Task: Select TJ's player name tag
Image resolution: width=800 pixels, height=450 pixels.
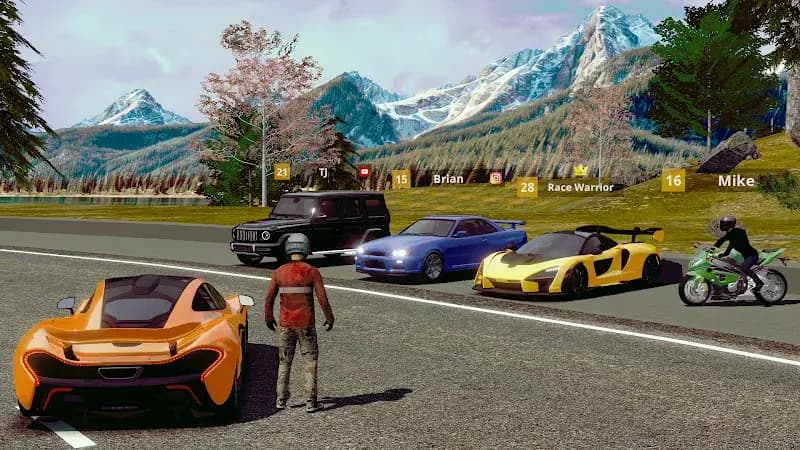Action: 323,172
